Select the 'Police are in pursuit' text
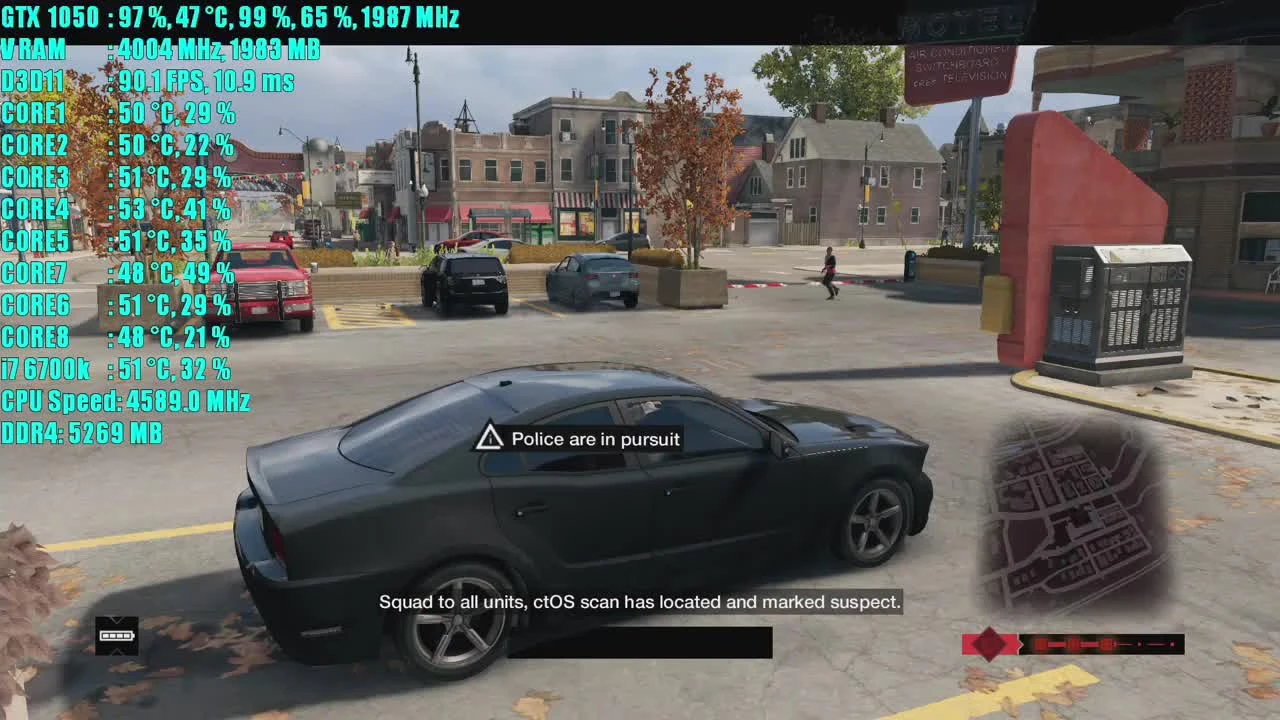The width and height of the screenshot is (1280, 720). [595, 439]
